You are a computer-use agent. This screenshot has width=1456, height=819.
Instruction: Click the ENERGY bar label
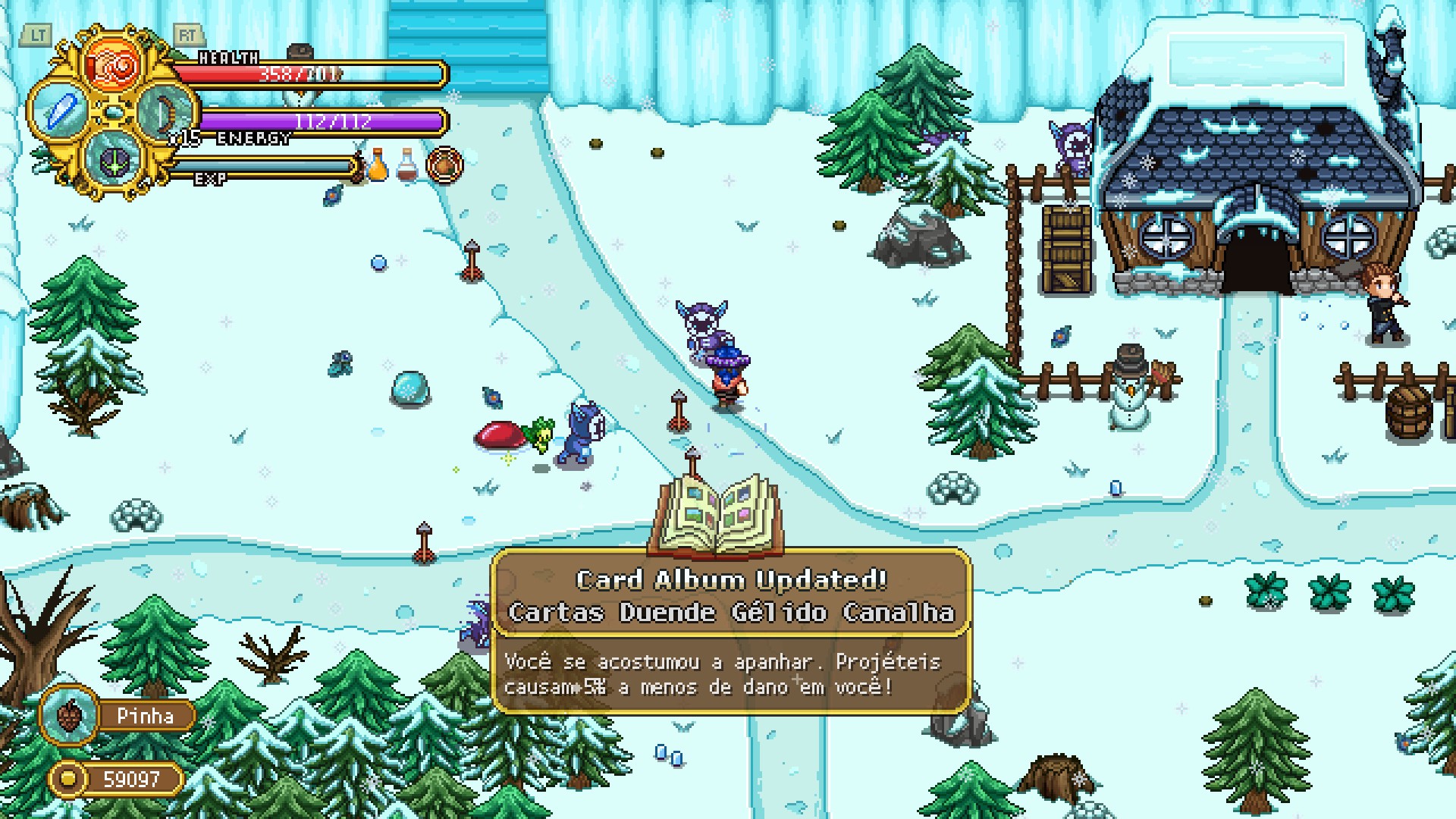[x=253, y=139]
